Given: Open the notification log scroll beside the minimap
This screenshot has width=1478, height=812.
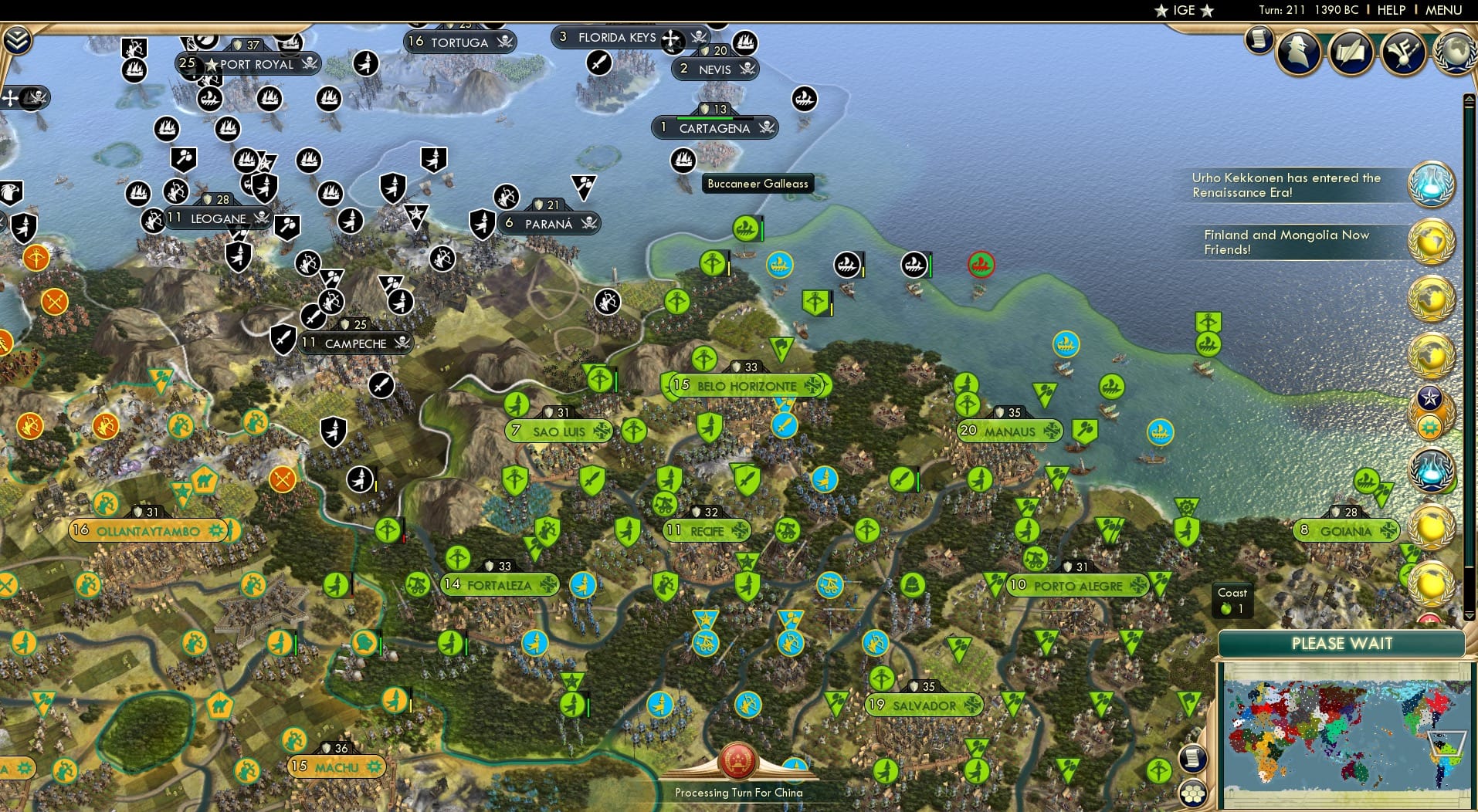Looking at the screenshot, I should click(1192, 760).
